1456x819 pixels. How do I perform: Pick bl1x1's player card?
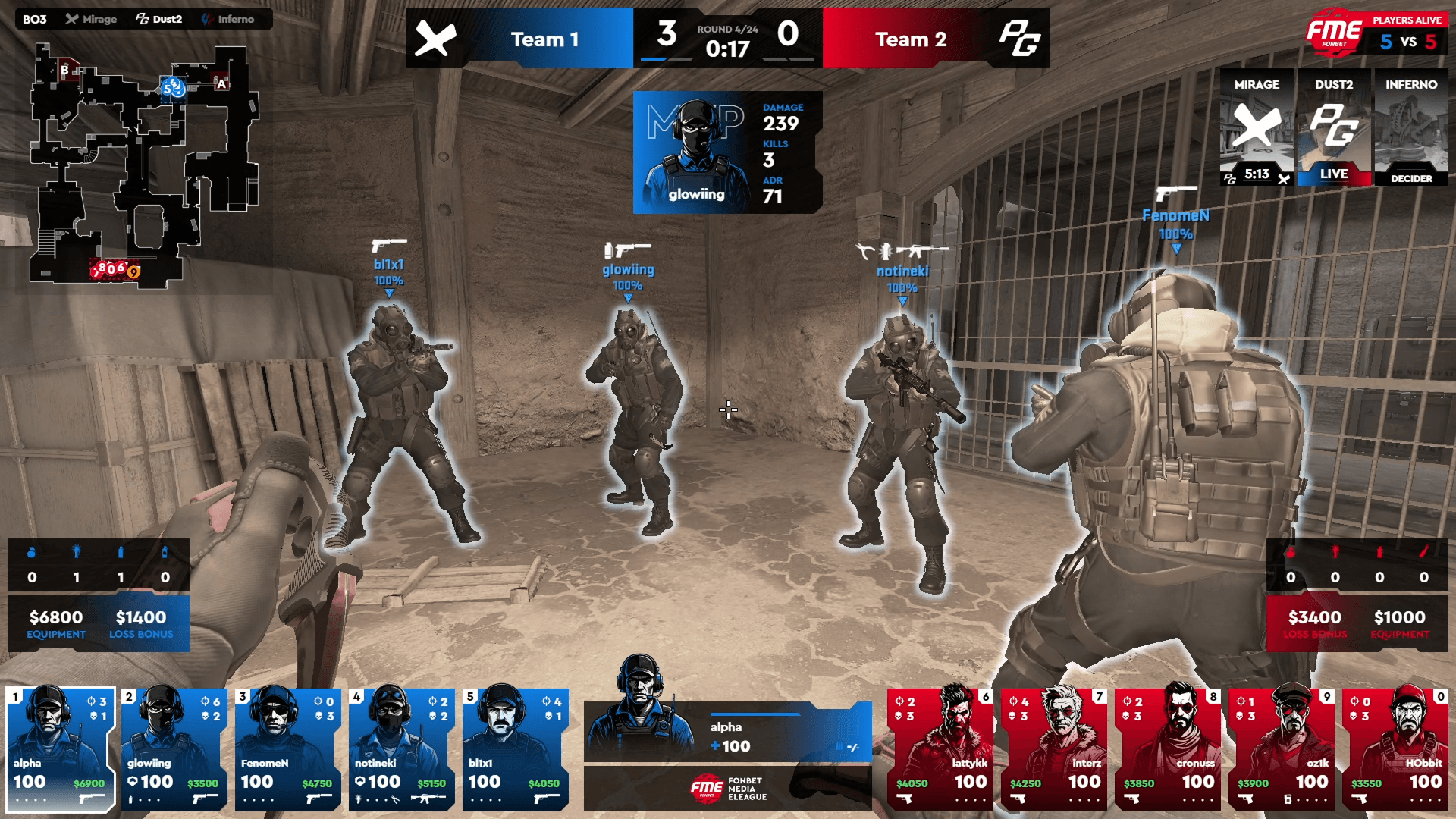pos(515,748)
